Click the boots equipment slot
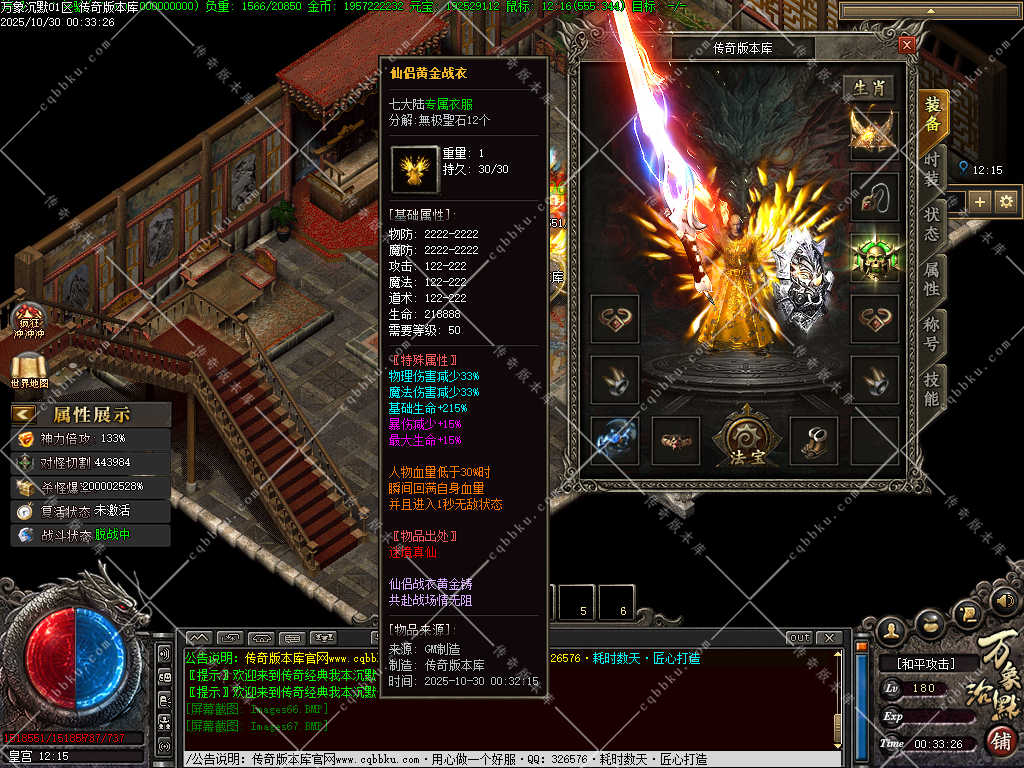This screenshot has height=768, width=1024. (x=814, y=439)
